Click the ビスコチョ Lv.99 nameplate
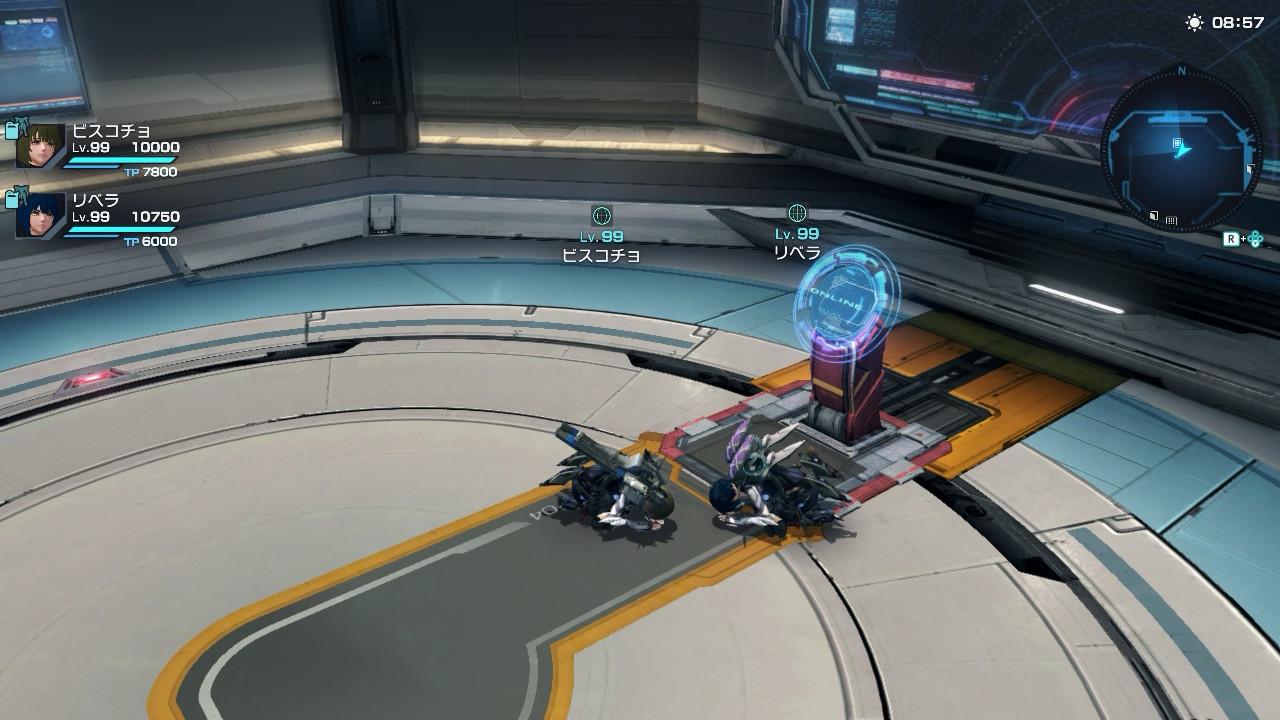 click(601, 245)
